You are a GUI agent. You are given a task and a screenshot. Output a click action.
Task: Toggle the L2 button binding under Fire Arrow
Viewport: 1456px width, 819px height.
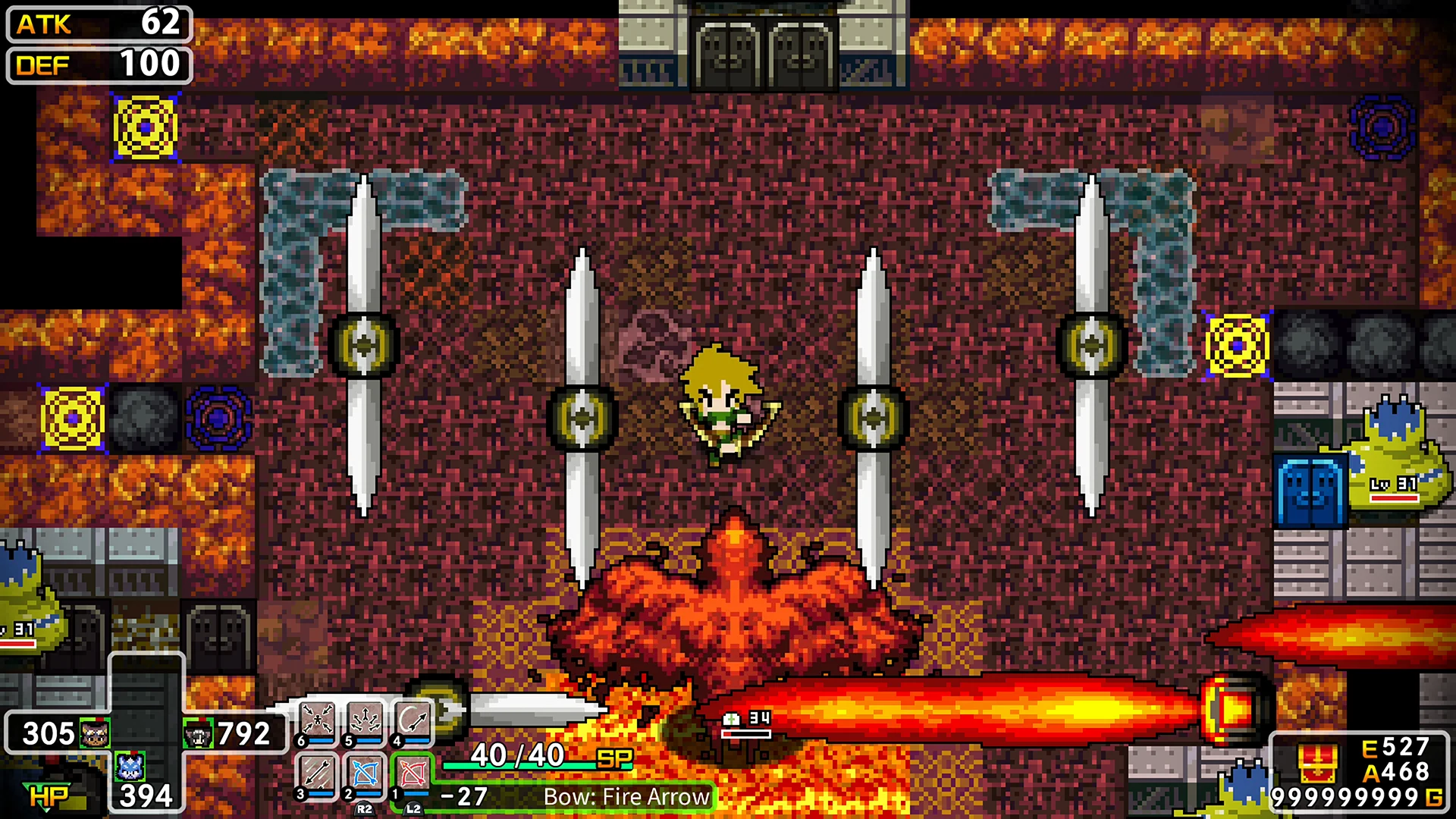tap(412, 808)
